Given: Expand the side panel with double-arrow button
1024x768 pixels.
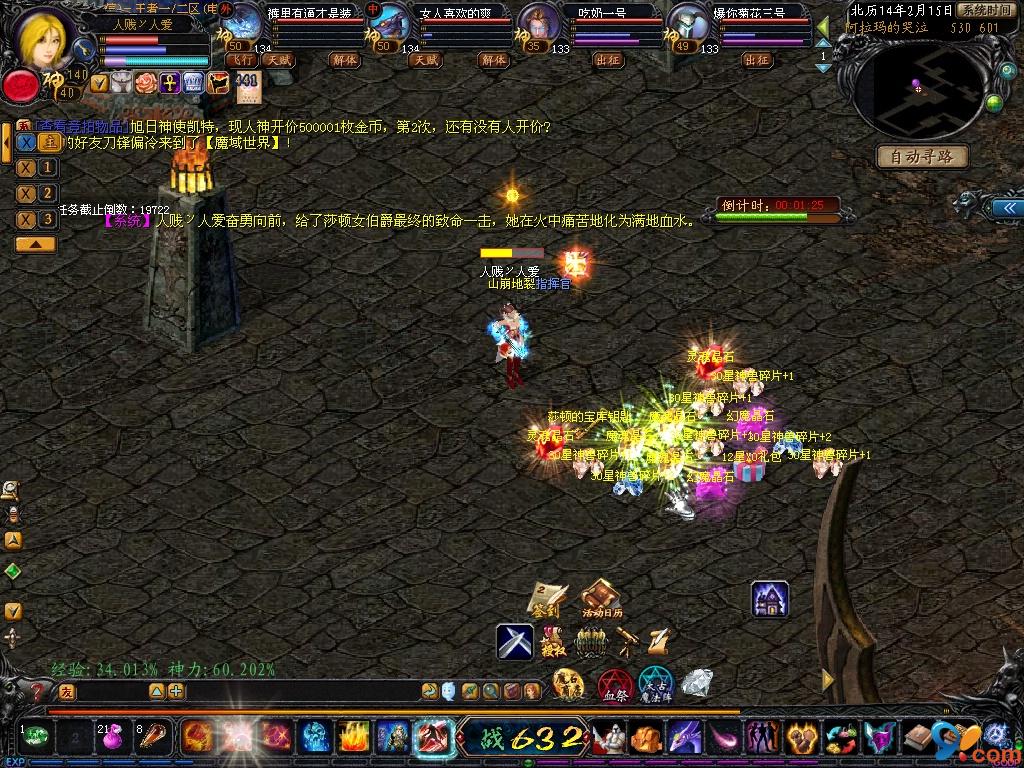Looking at the screenshot, I should pyautogui.click(x=1001, y=207).
